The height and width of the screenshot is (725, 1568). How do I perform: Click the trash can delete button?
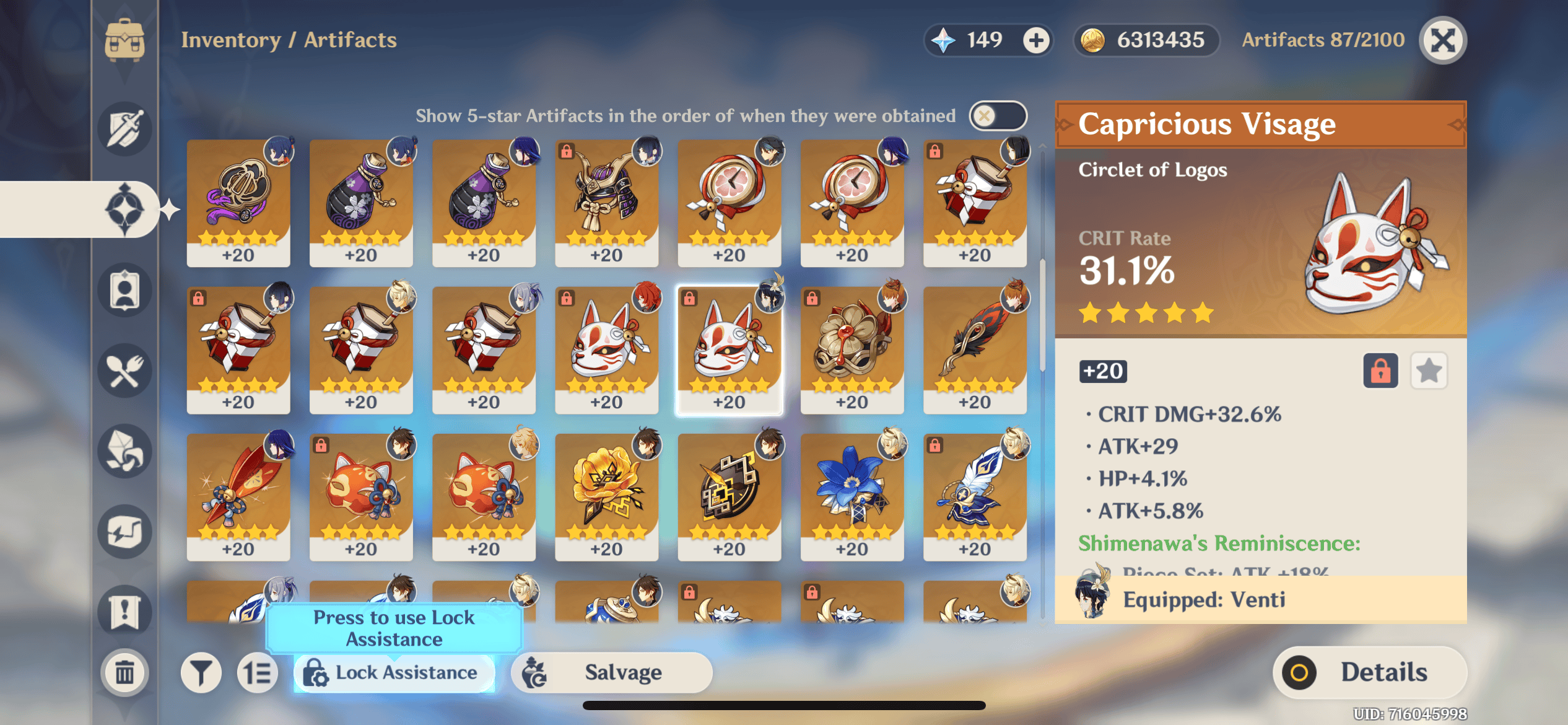point(124,672)
